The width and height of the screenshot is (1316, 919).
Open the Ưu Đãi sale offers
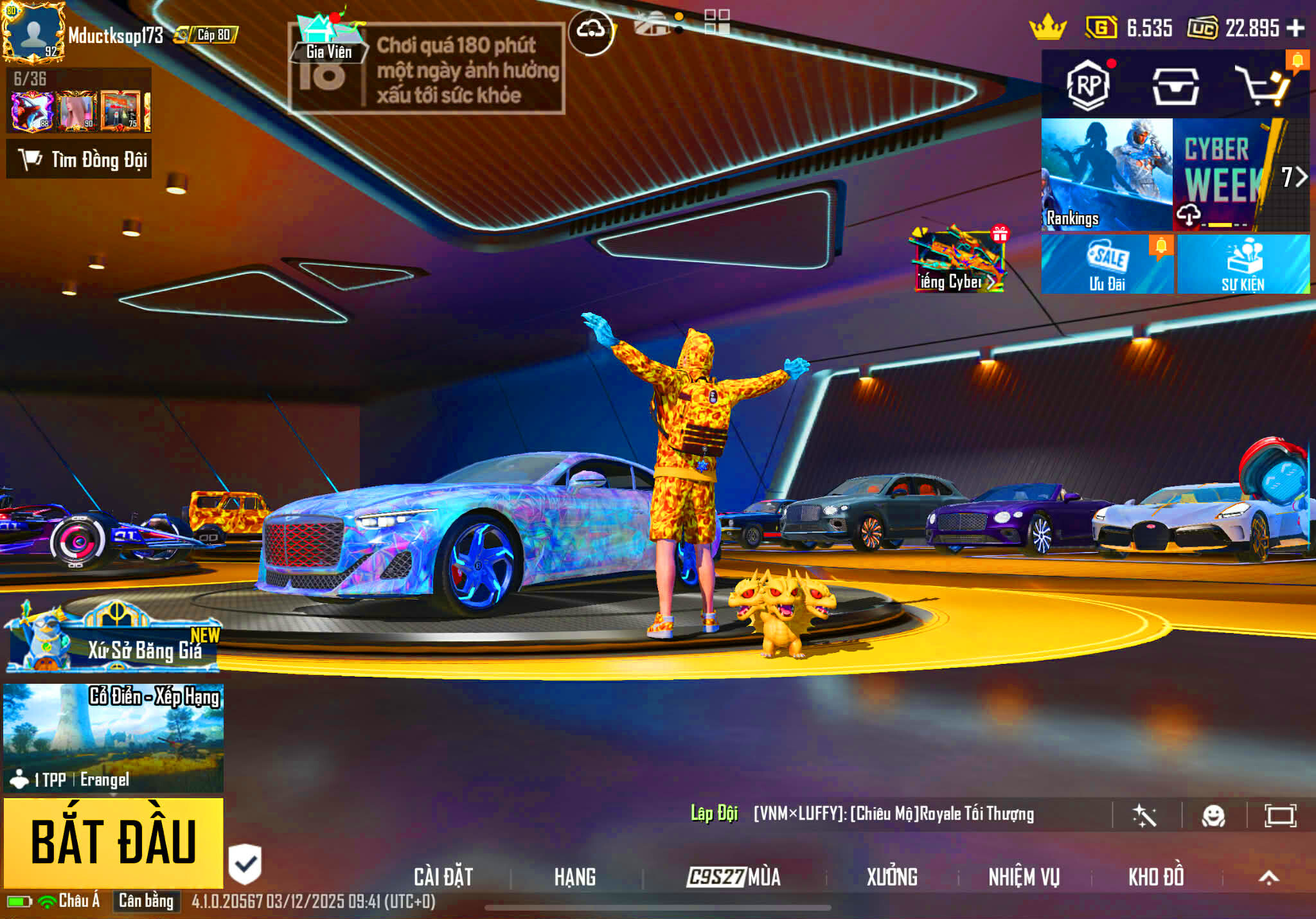(1107, 264)
